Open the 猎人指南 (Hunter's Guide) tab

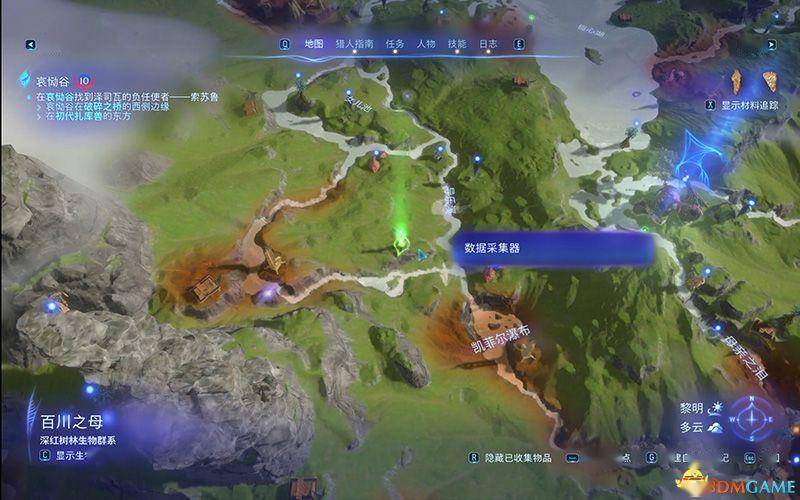pos(354,44)
